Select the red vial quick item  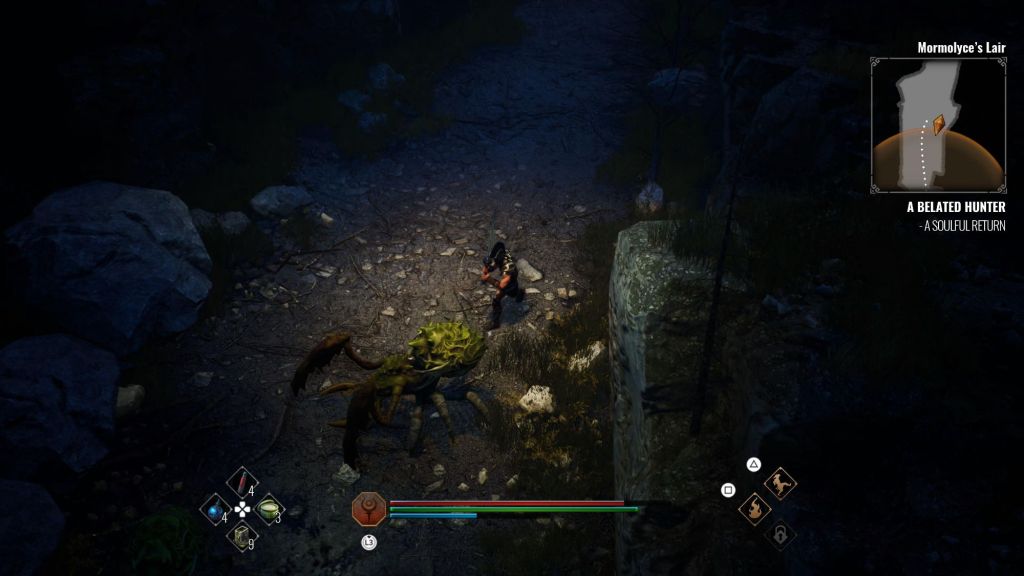[241, 482]
